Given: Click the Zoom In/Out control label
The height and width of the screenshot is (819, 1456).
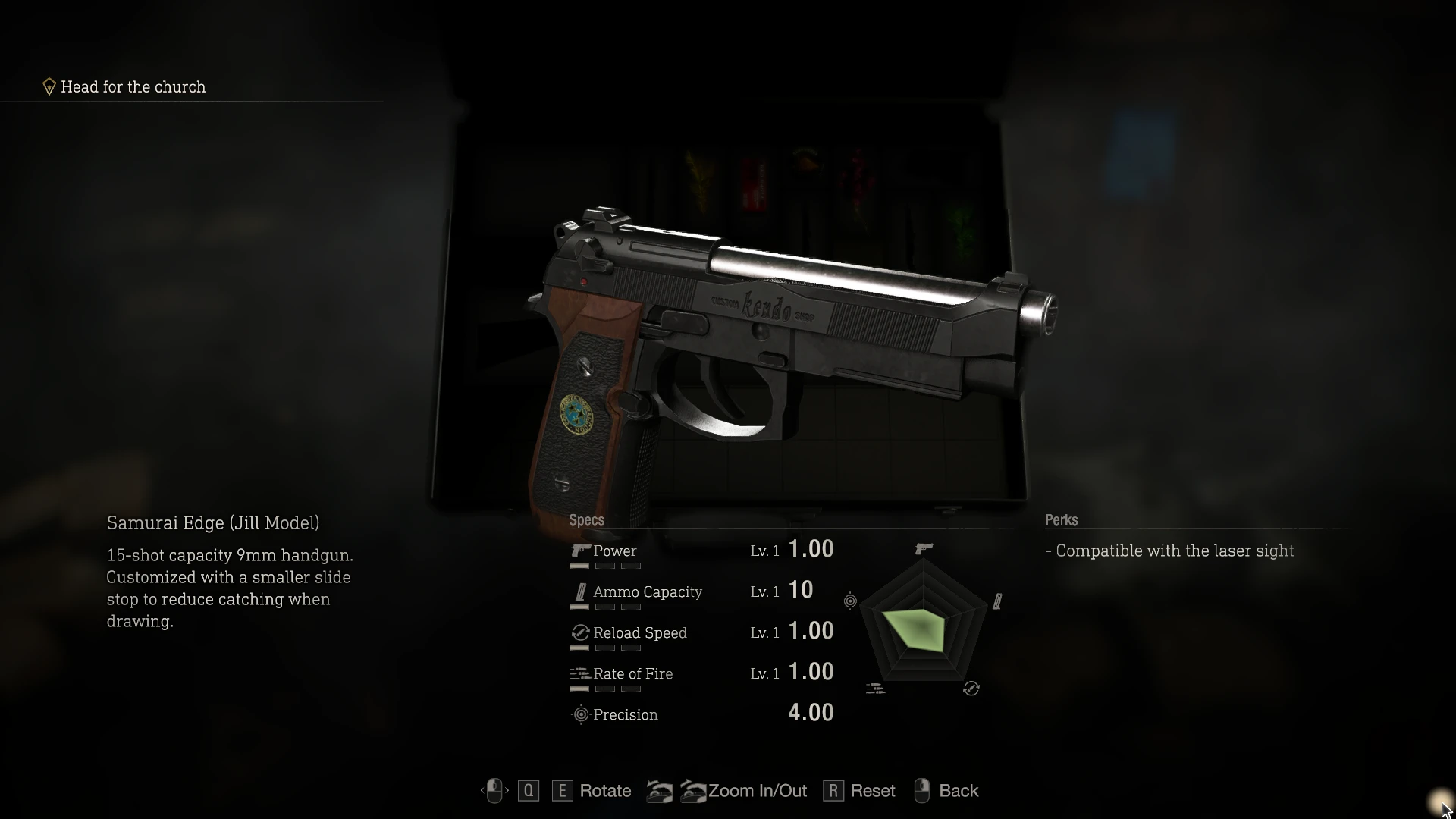Looking at the screenshot, I should click(757, 791).
